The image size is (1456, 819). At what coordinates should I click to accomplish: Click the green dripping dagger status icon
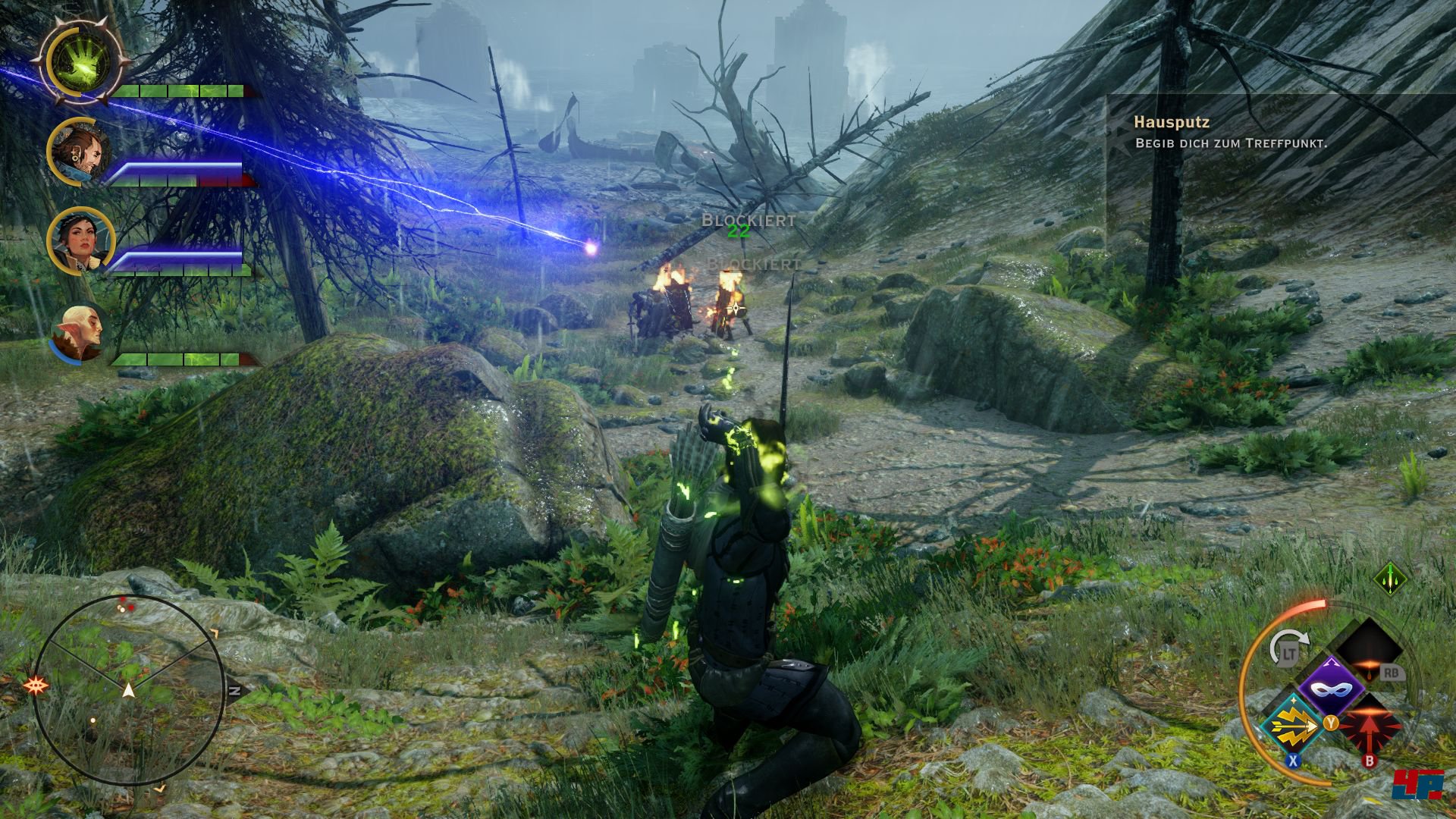(1390, 579)
